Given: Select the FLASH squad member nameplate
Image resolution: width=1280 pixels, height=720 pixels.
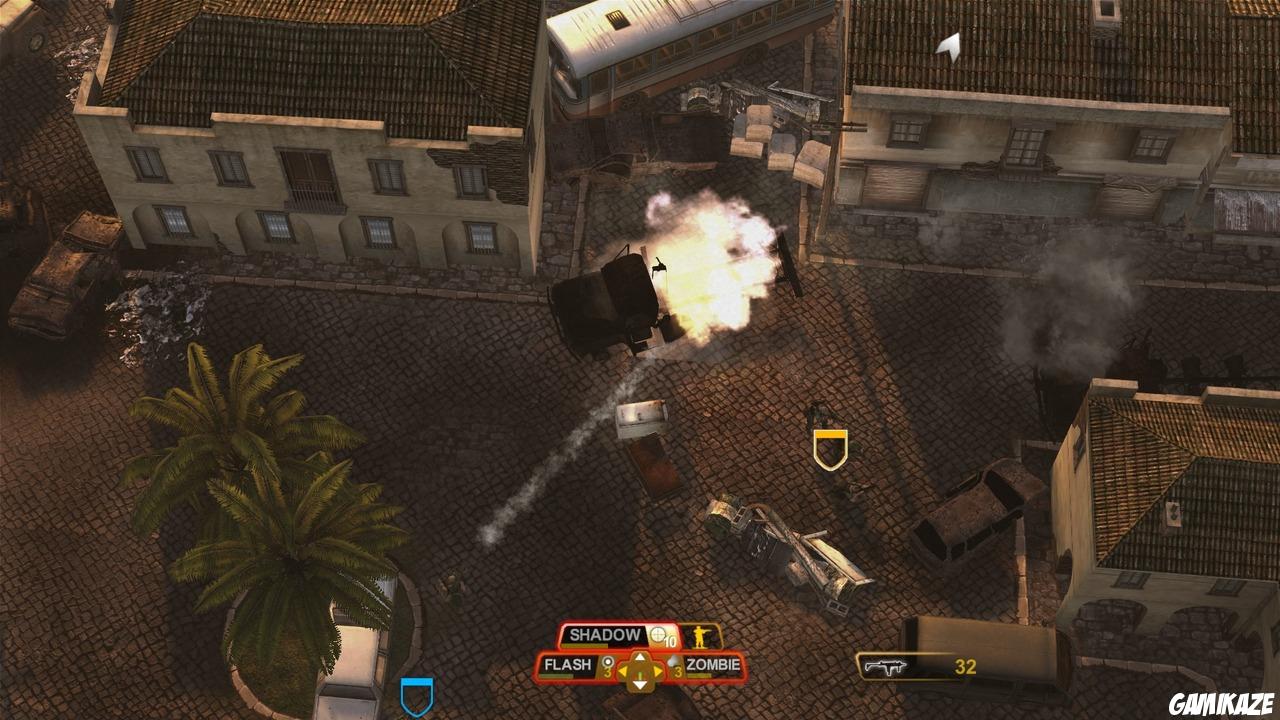Looking at the screenshot, I should point(569,664).
